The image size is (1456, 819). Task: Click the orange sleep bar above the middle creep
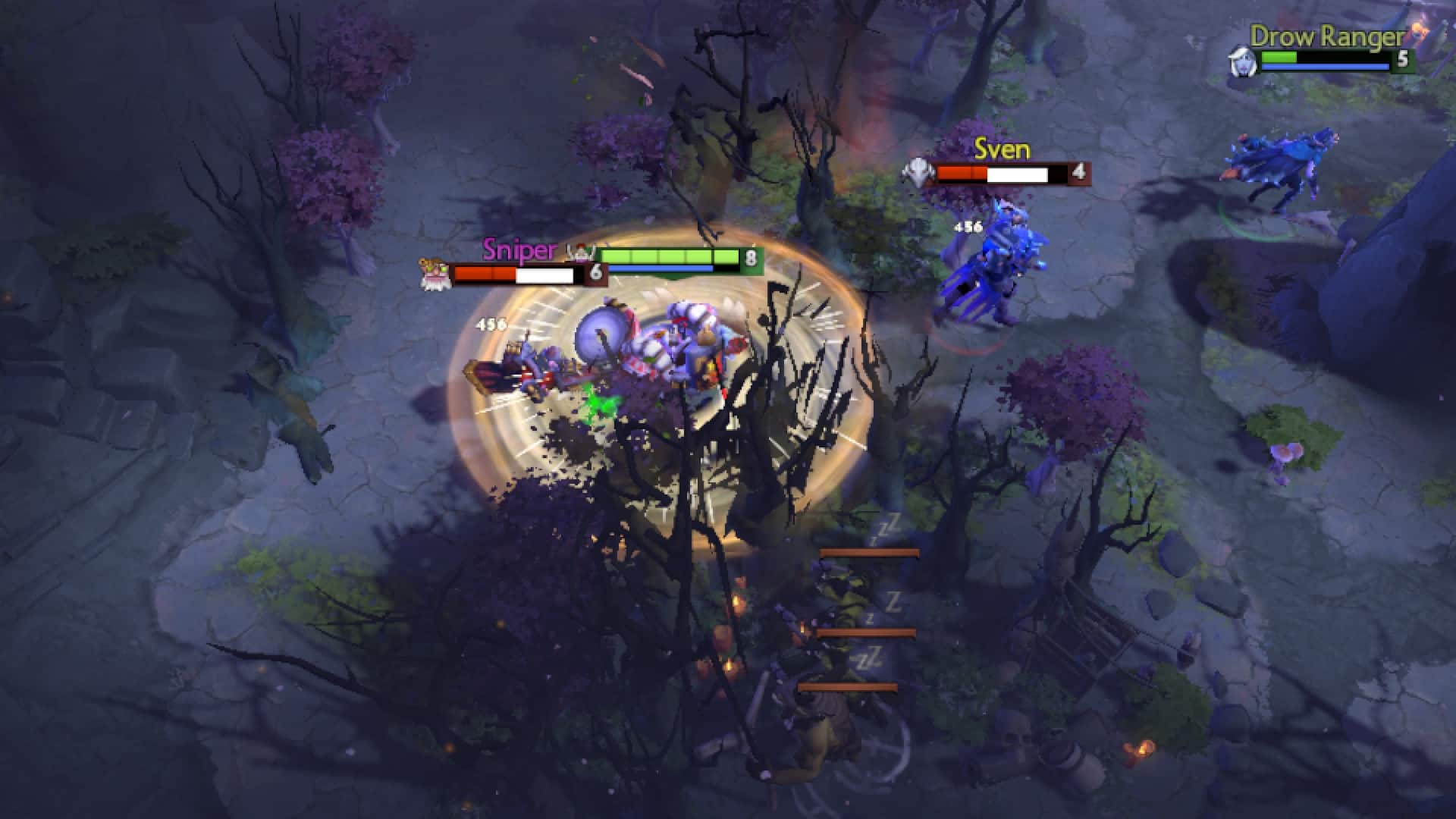[866, 632]
